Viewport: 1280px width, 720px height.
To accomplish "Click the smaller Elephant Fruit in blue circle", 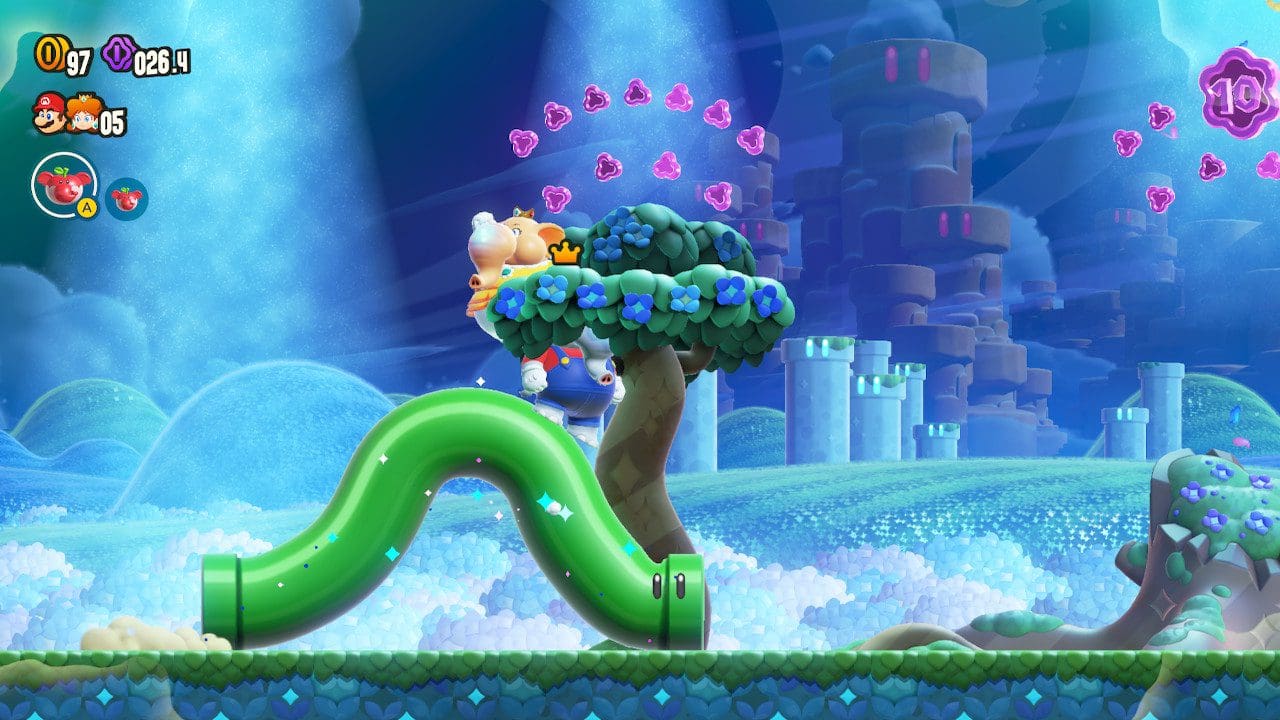I will [x=126, y=198].
